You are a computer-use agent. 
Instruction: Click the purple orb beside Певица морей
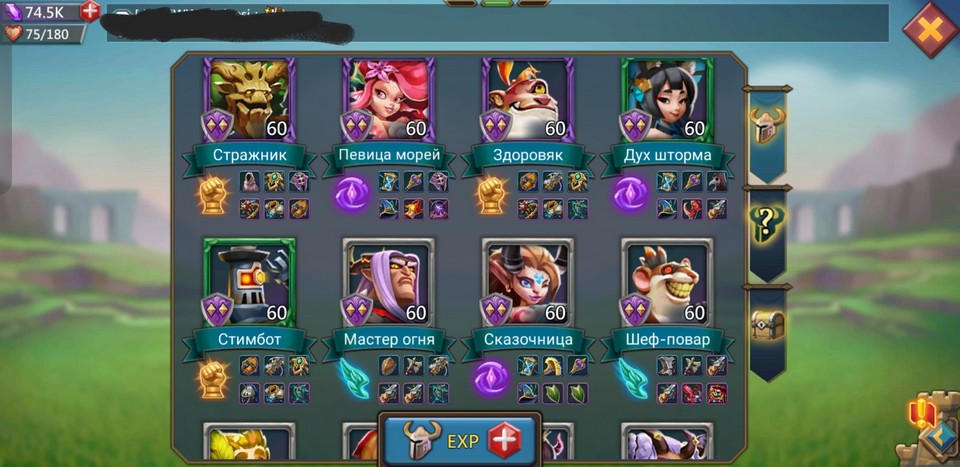coord(352,194)
